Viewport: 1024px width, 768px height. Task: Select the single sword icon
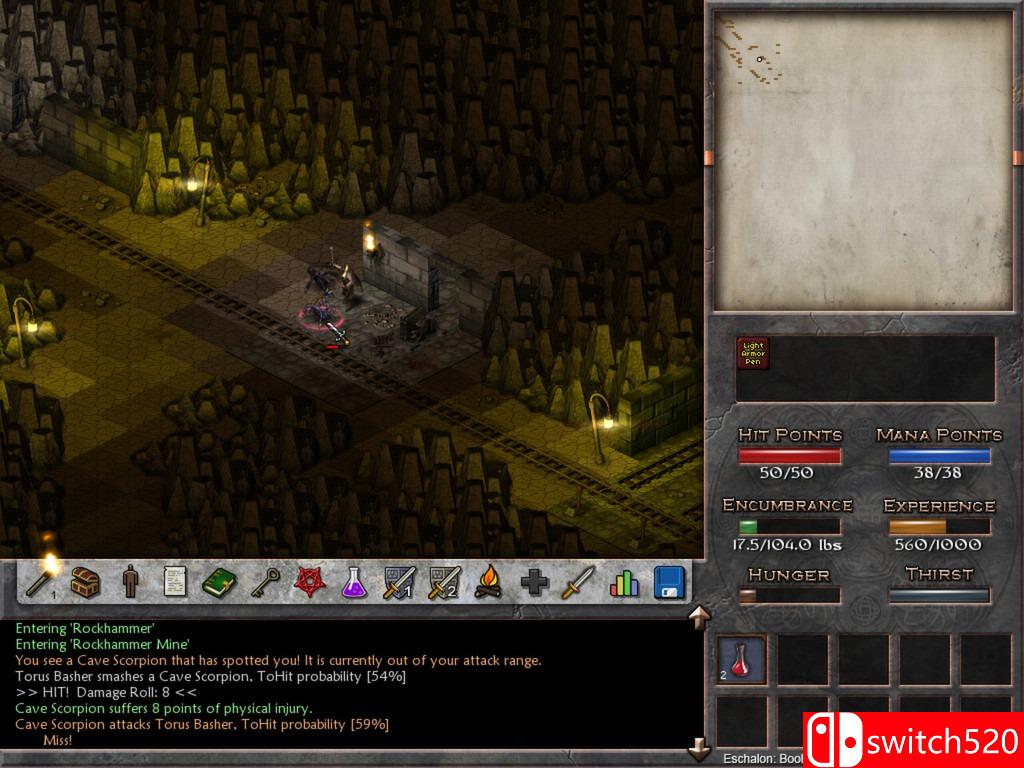[578, 581]
